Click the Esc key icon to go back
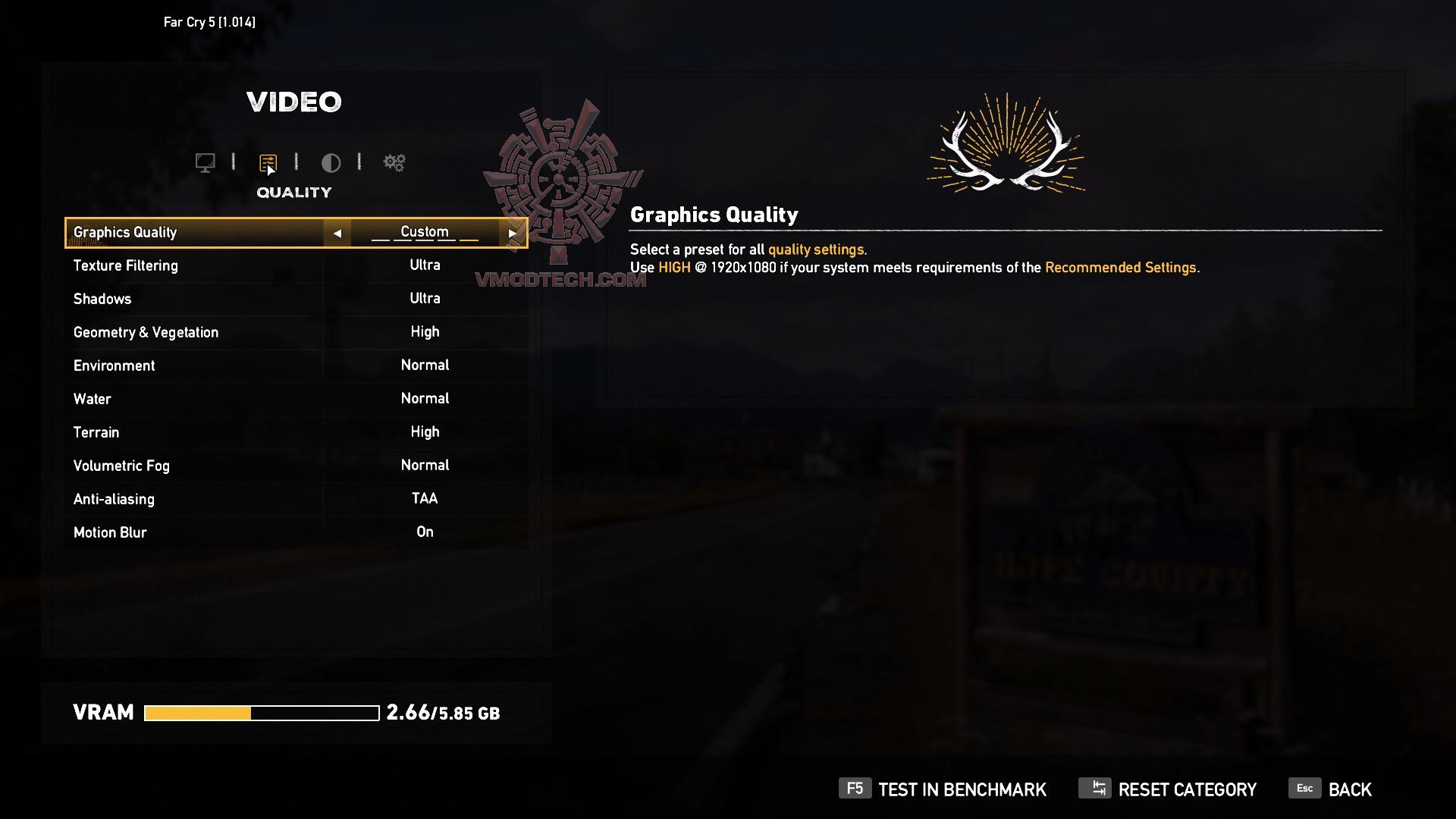1456x819 pixels. pos(1305,789)
